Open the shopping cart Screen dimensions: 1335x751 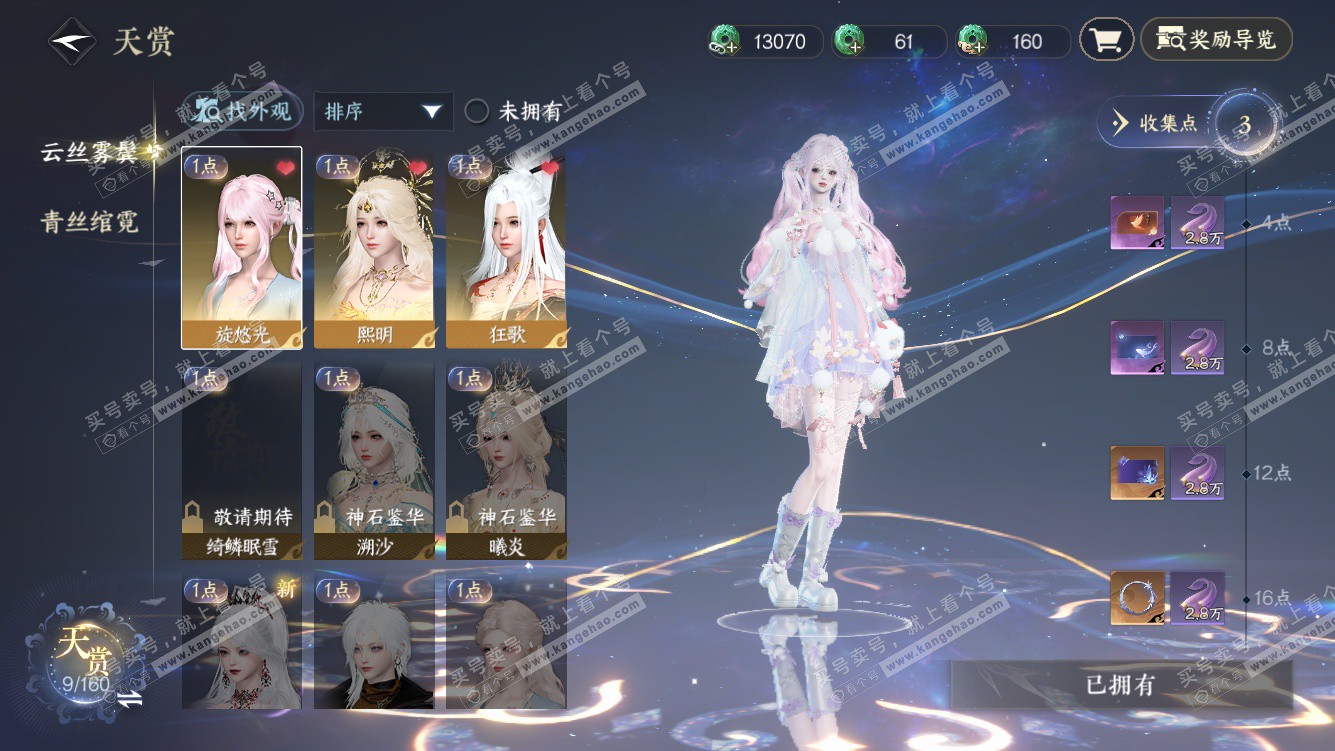(1106, 40)
